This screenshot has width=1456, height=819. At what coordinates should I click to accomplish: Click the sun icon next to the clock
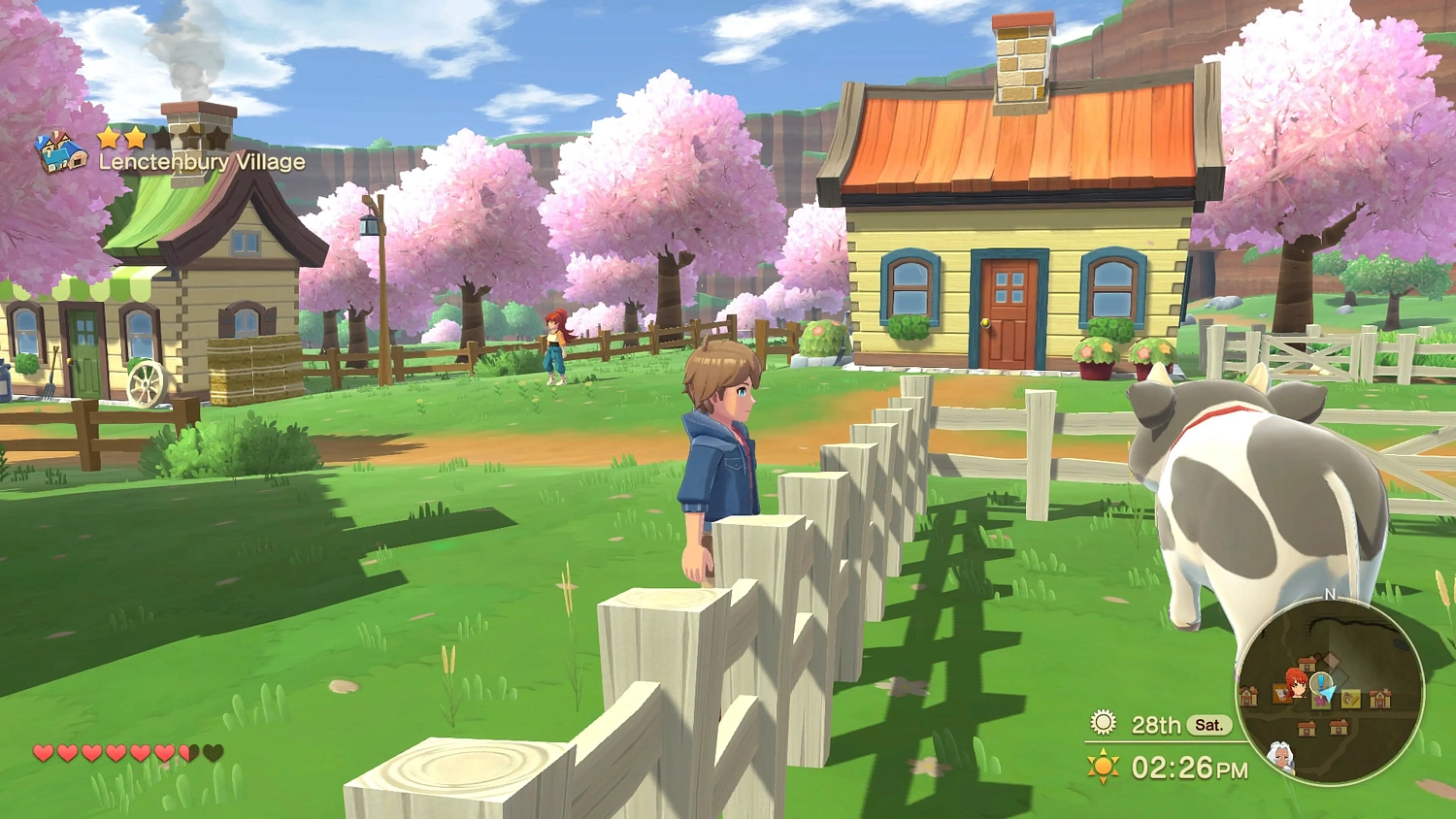click(1103, 764)
